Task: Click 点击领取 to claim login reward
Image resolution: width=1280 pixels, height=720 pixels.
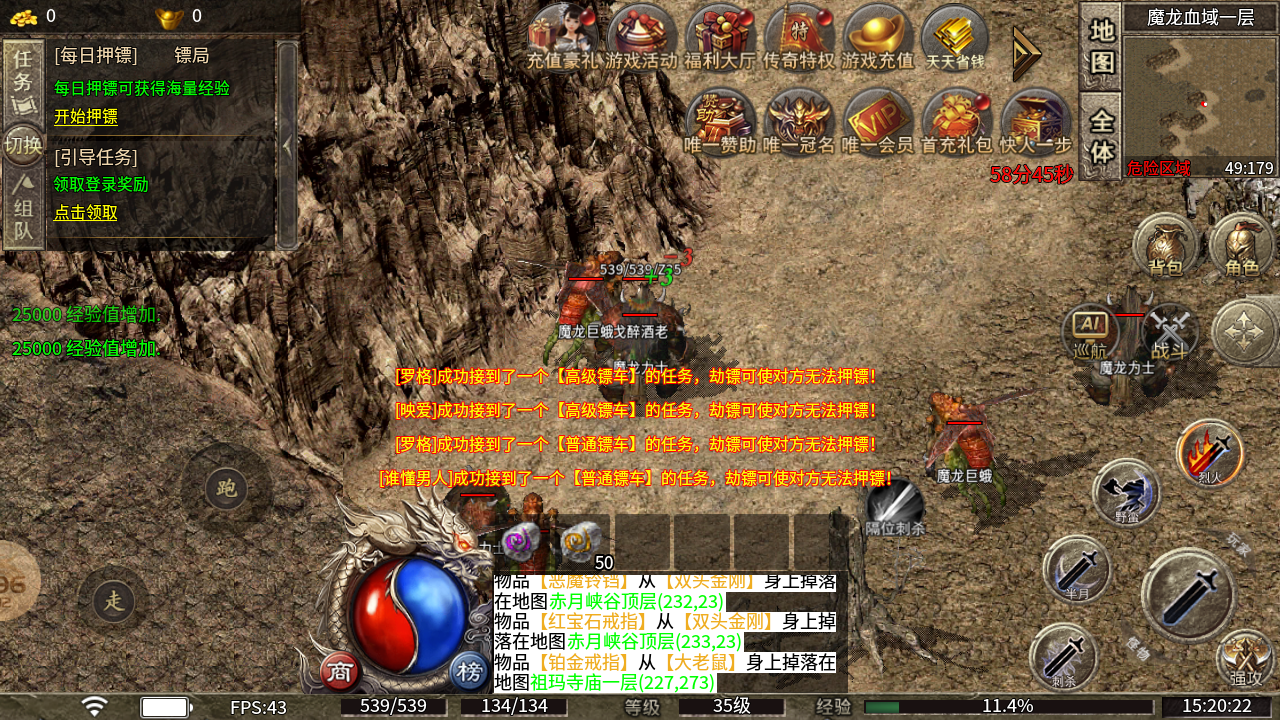Action: tap(83, 214)
